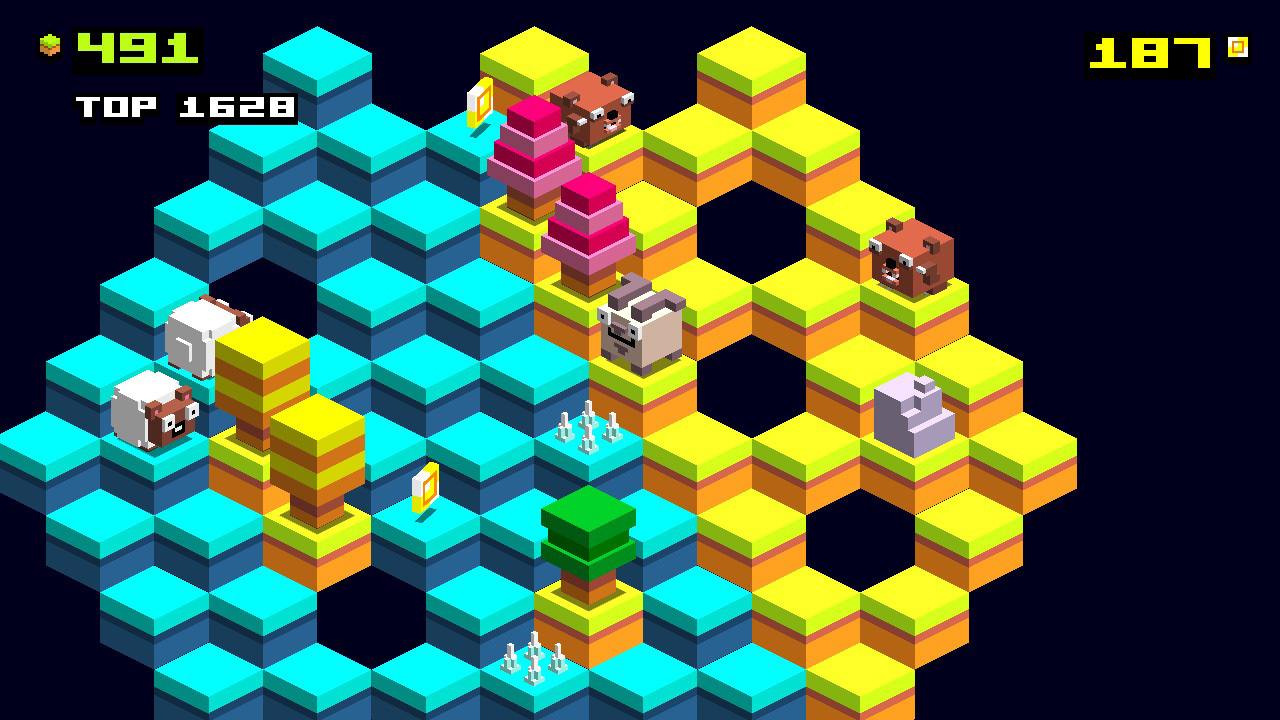1280x720 pixels.
Task: Tap the spikes cluster on the cyan tile
Action: [588, 428]
